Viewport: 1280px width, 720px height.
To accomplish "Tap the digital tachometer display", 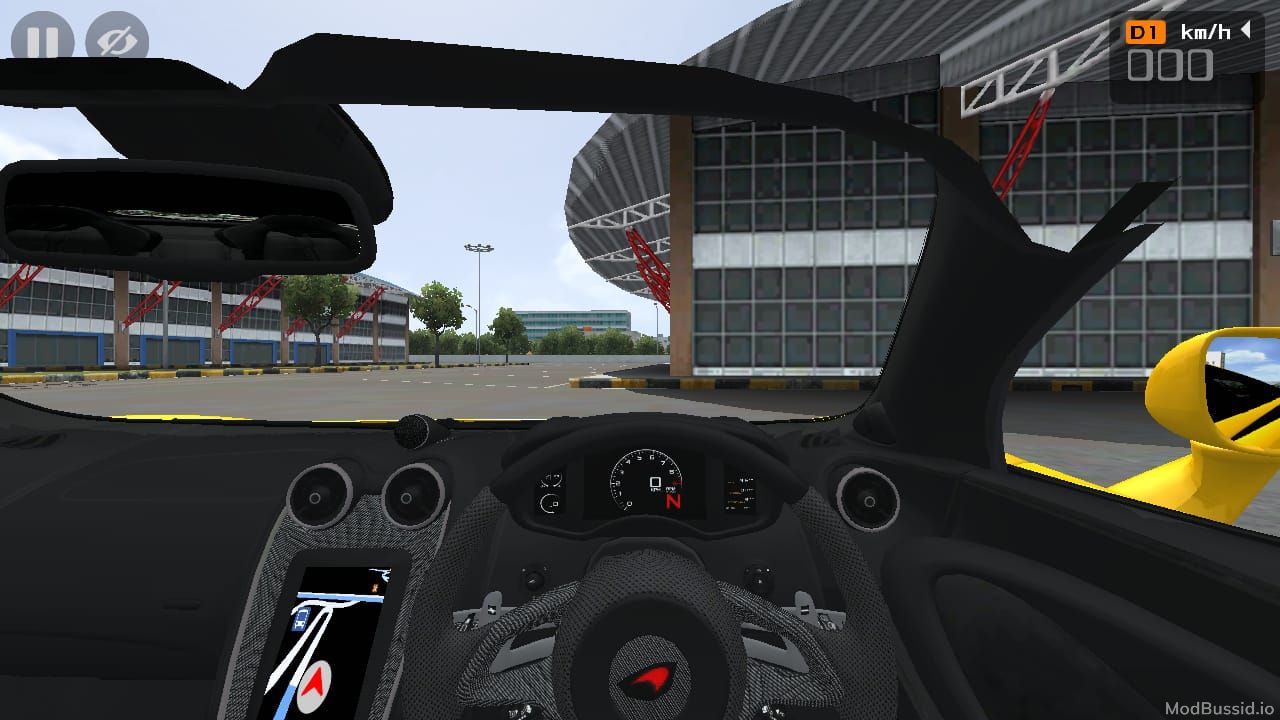I will (x=655, y=482).
